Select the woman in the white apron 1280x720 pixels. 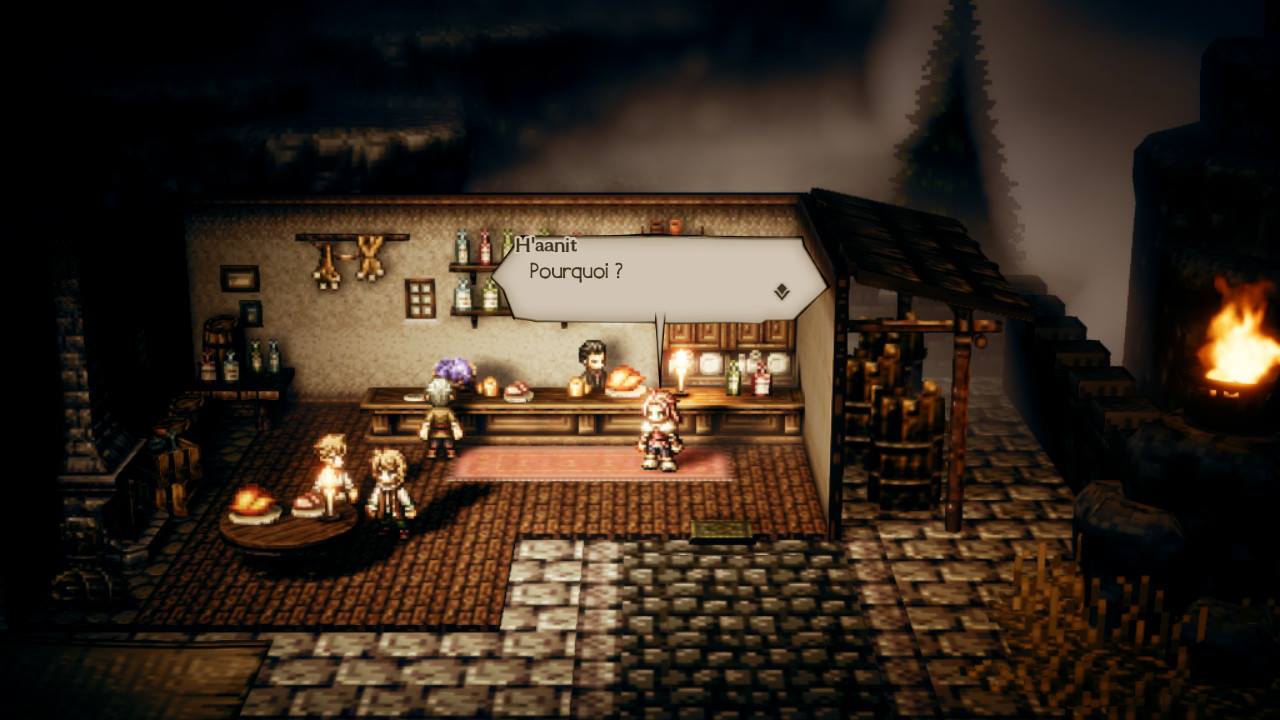click(390, 480)
